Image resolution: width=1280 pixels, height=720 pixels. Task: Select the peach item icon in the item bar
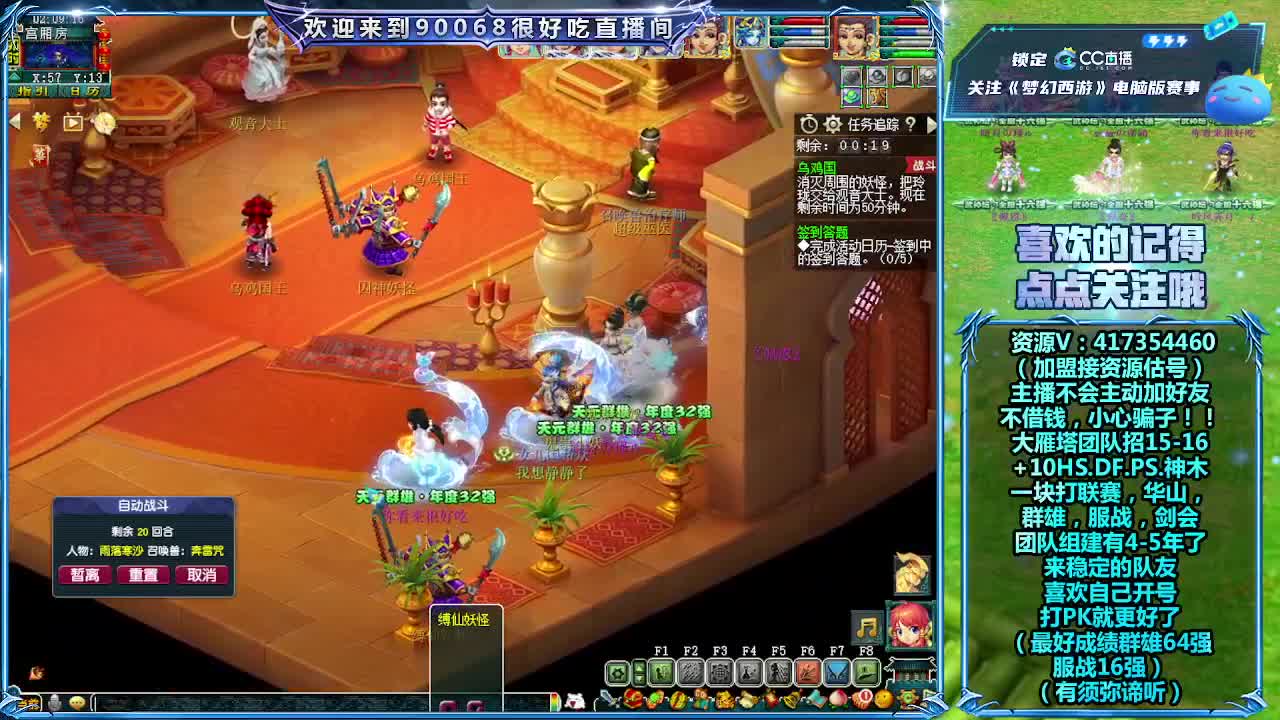point(836,698)
